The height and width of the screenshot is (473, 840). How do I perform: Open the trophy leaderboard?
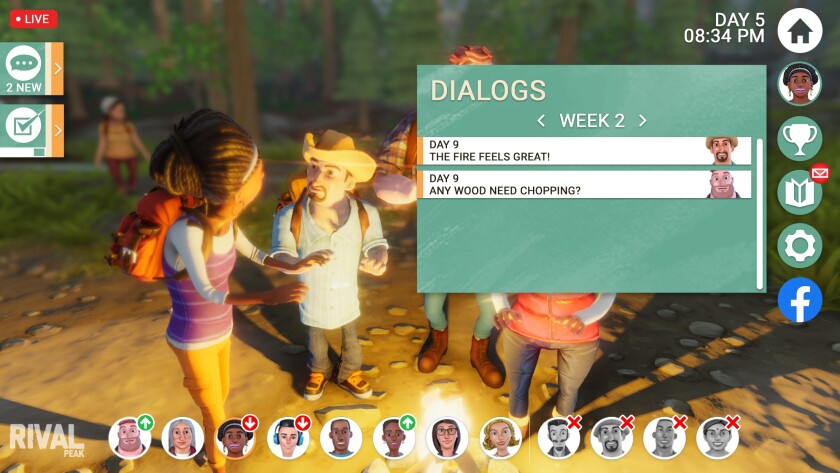tap(799, 139)
